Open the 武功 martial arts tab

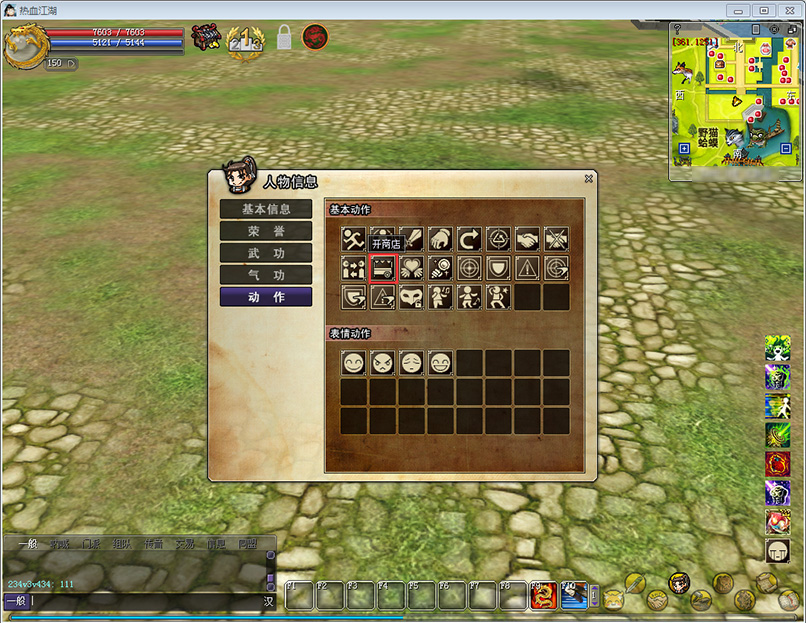click(x=266, y=253)
